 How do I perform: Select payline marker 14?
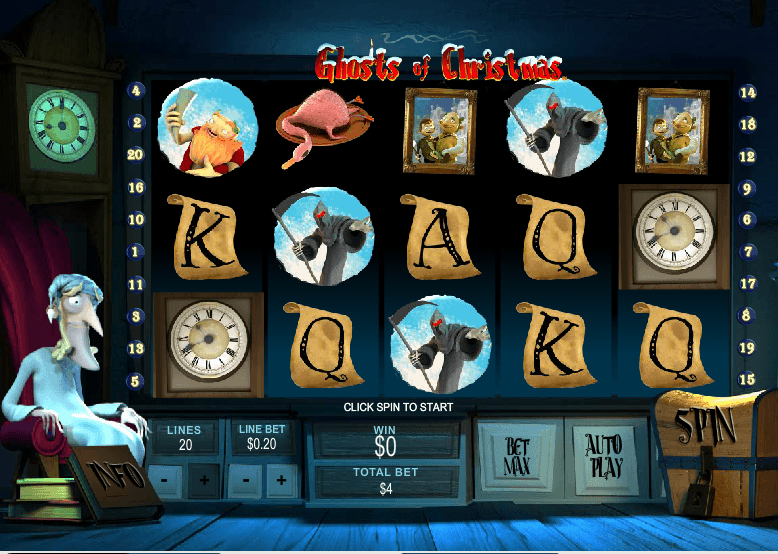(x=747, y=92)
